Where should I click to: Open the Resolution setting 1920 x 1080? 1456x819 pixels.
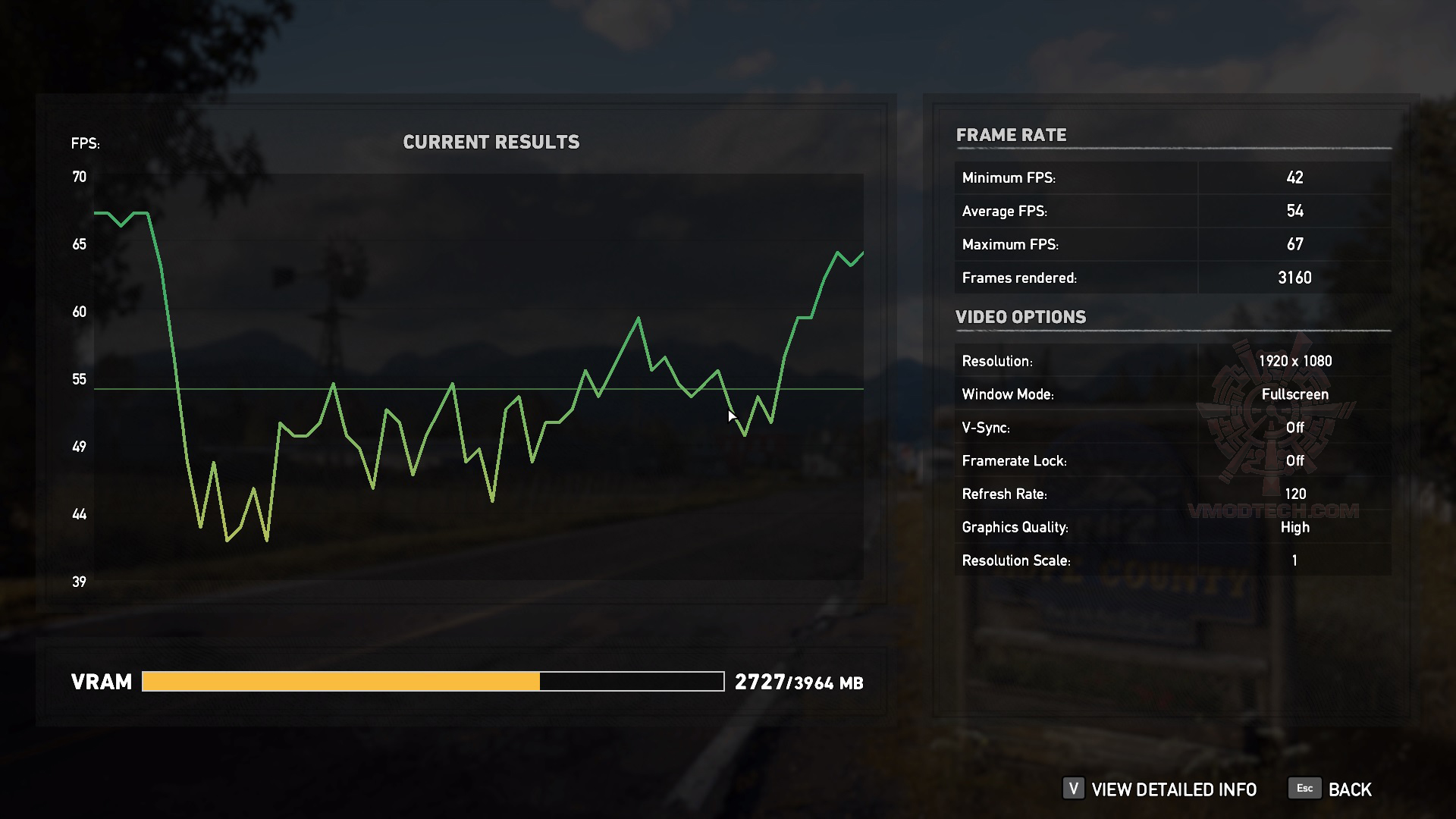[x=1294, y=361]
